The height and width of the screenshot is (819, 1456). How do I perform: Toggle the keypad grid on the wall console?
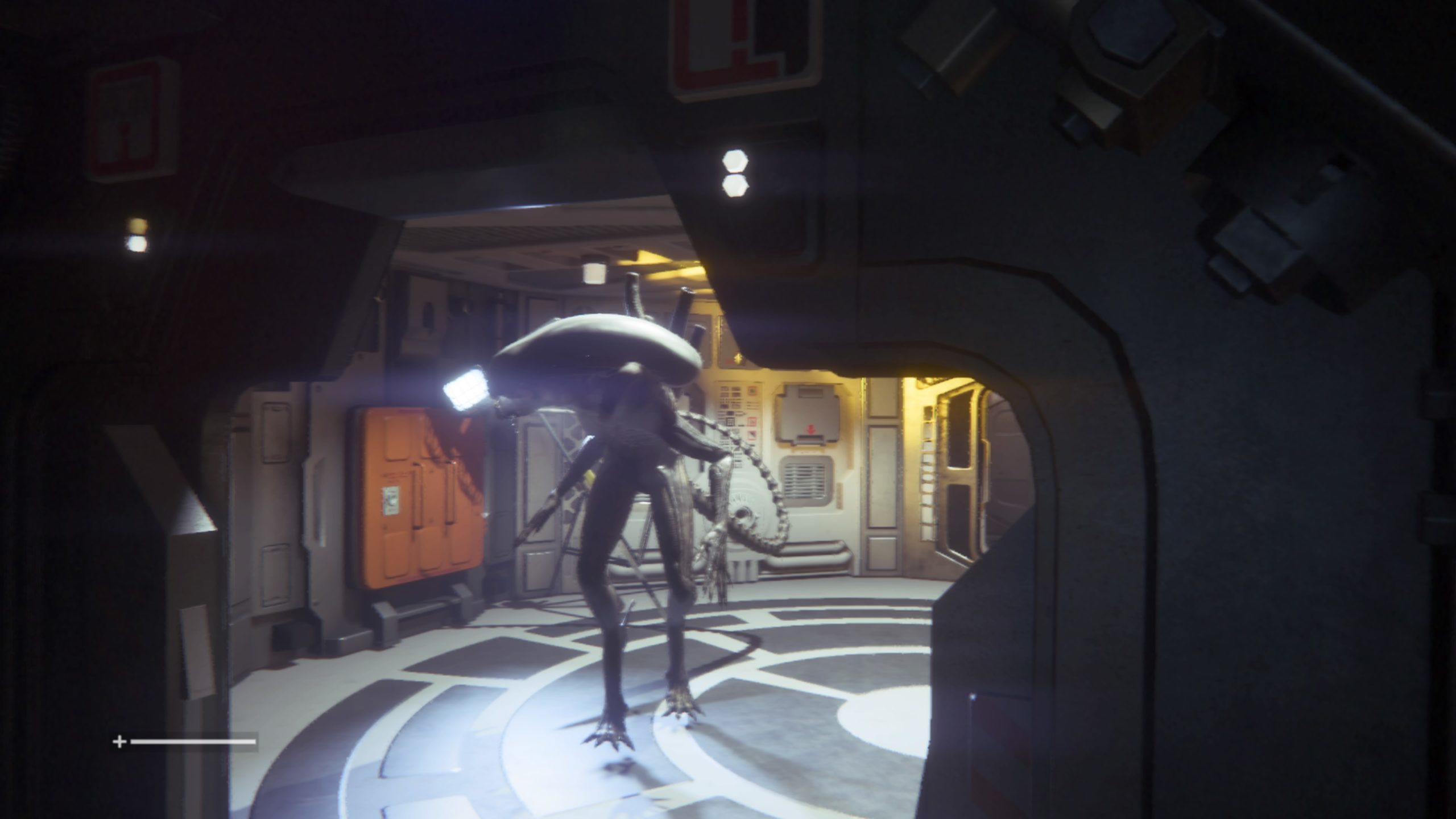(x=730, y=420)
